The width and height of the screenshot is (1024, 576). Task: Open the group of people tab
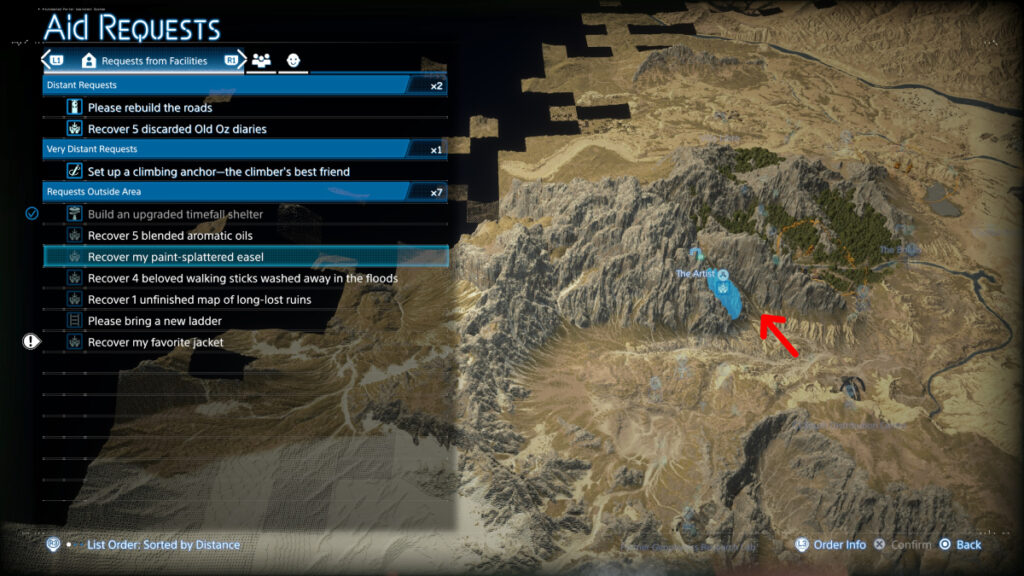point(262,61)
